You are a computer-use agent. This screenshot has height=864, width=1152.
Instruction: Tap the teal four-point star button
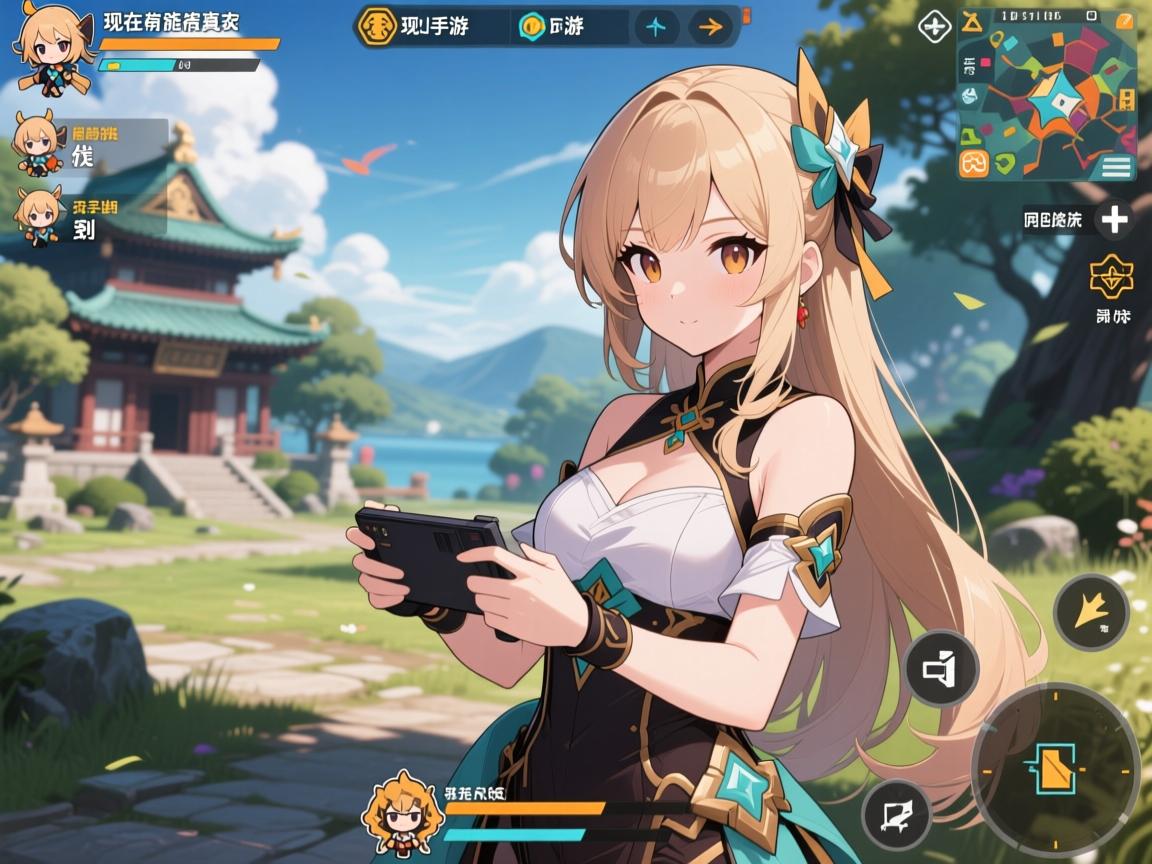click(655, 27)
